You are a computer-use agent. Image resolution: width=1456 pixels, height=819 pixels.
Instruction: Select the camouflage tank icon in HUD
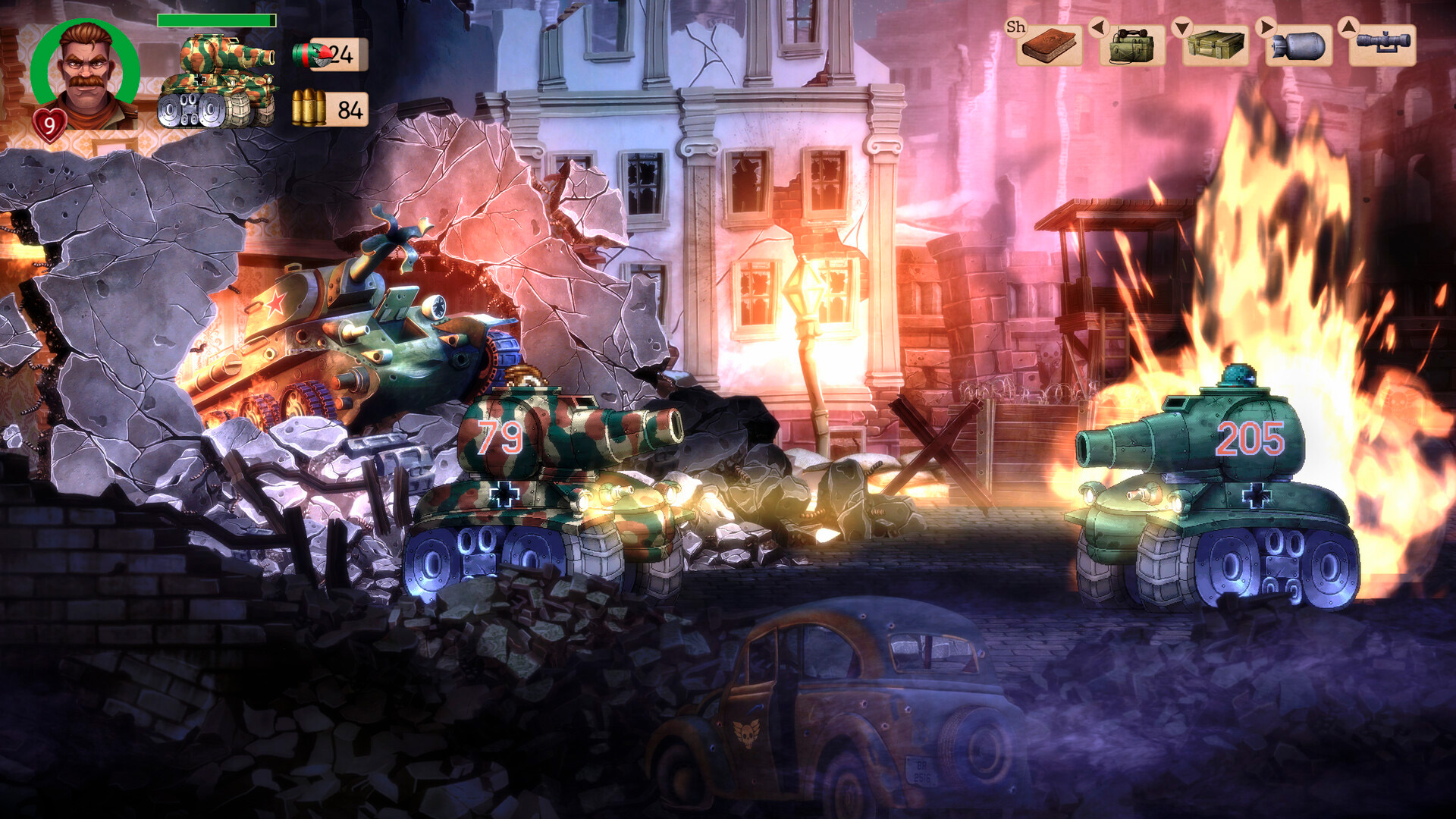(x=218, y=81)
